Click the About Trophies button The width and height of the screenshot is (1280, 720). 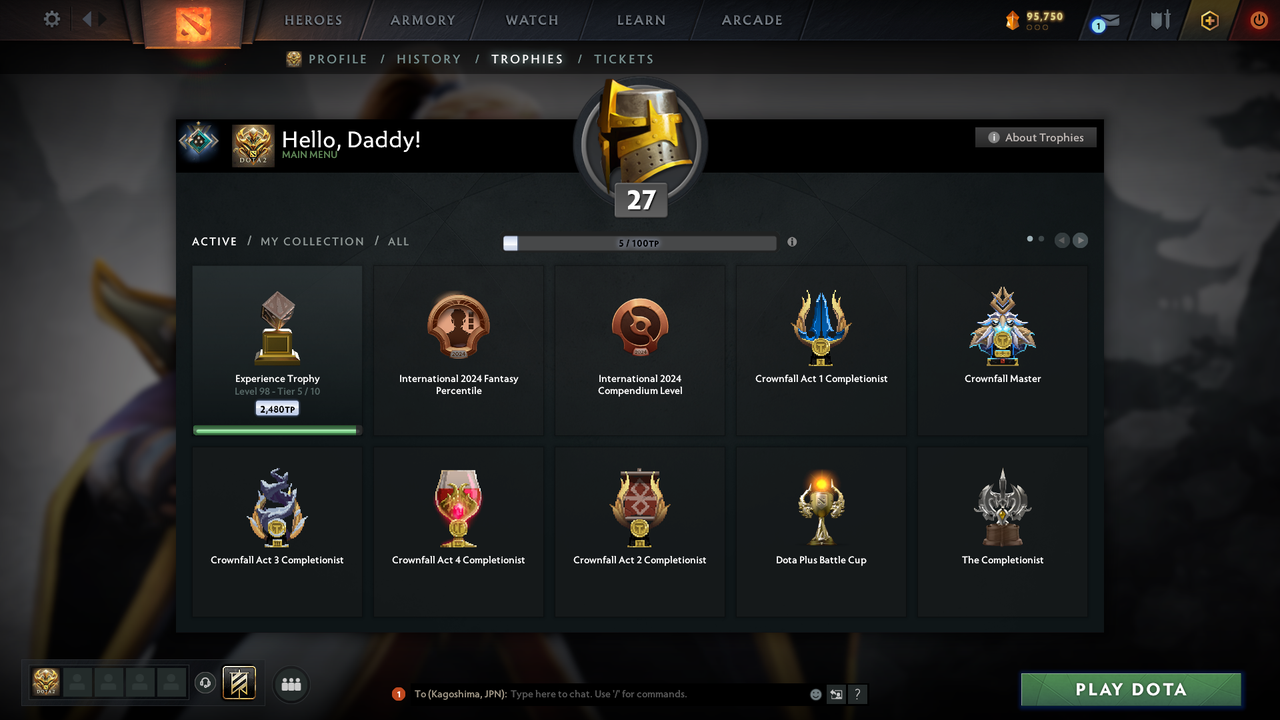coord(1036,137)
